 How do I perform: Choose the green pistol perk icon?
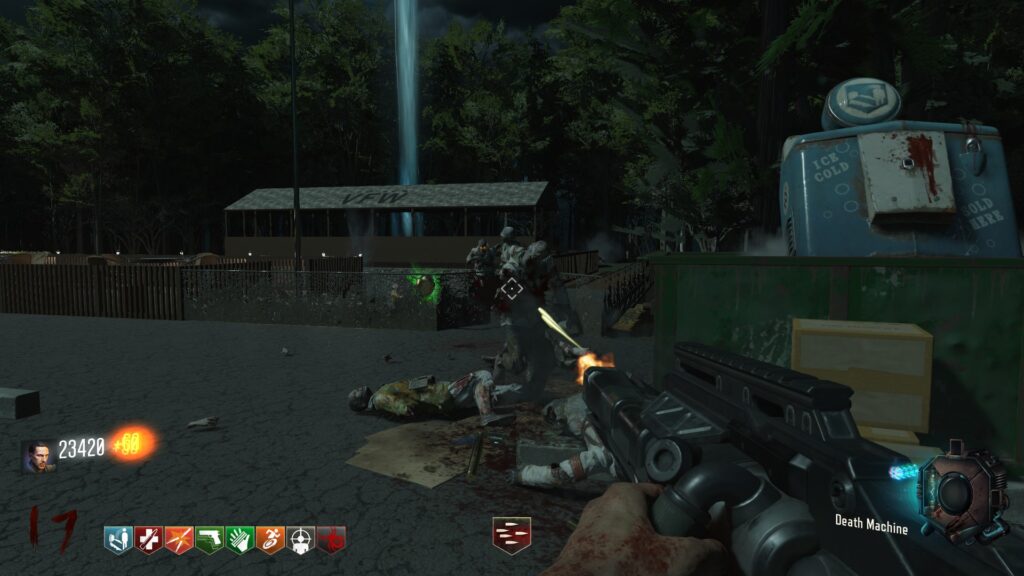pyautogui.click(x=209, y=540)
